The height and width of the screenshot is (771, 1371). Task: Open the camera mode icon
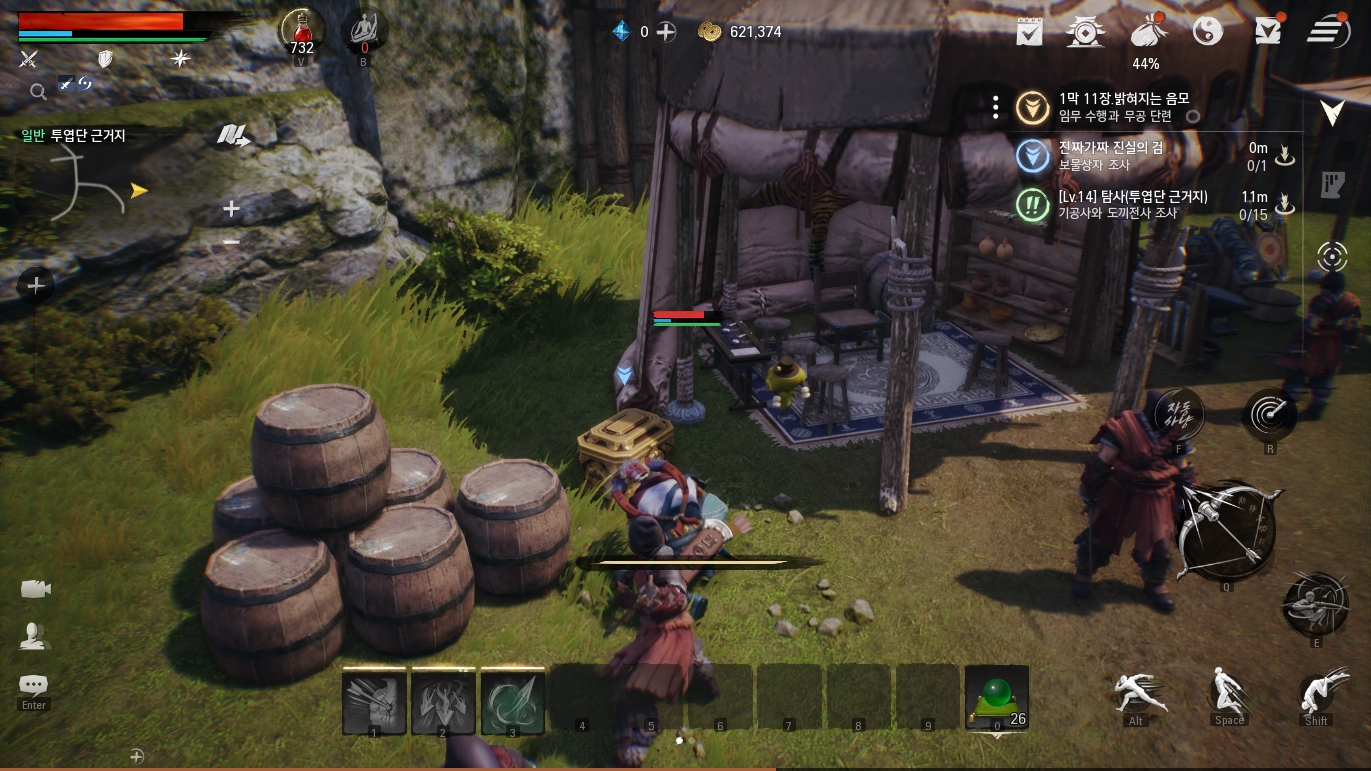pyautogui.click(x=35, y=589)
